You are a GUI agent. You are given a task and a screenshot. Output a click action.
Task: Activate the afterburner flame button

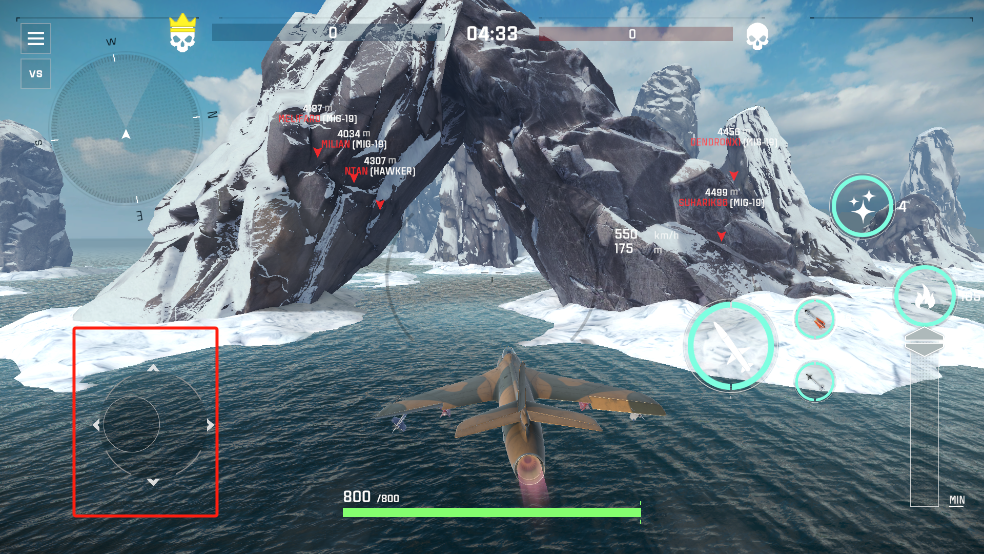(924, 296)
